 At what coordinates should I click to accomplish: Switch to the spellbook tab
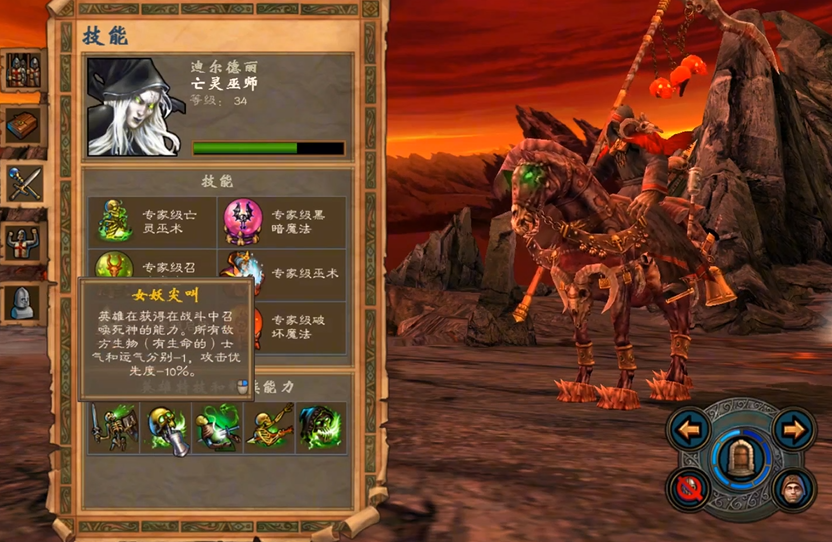[x=22, y=126]
